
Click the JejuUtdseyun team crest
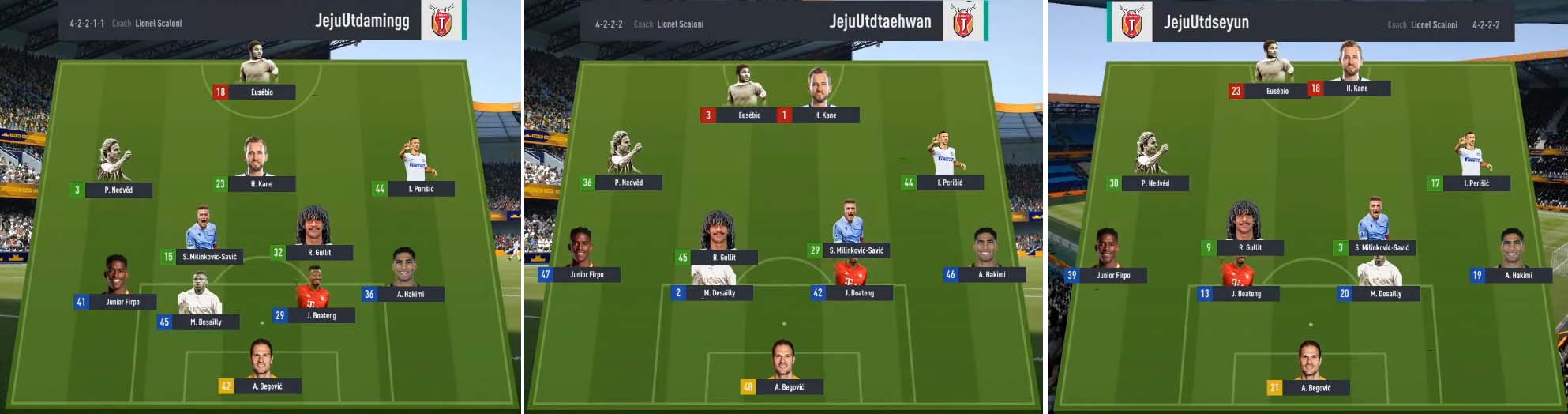[1131, 21]
